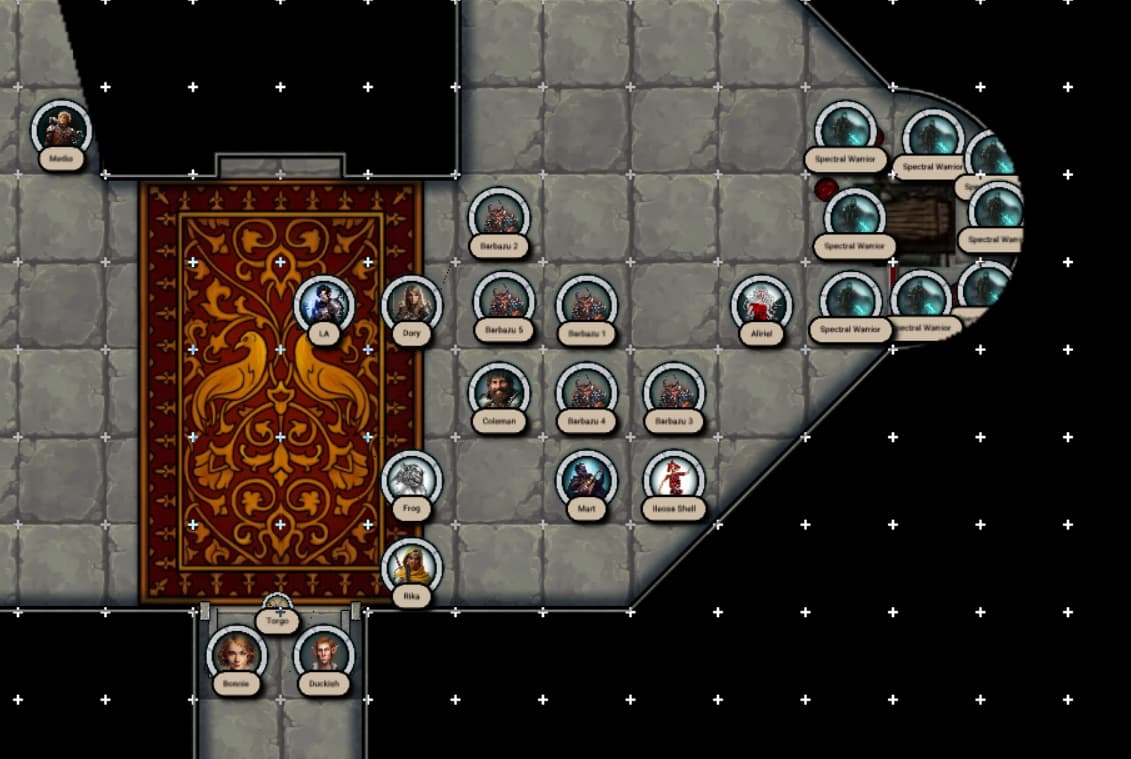Select the Bonnie token

pos(237,655)
